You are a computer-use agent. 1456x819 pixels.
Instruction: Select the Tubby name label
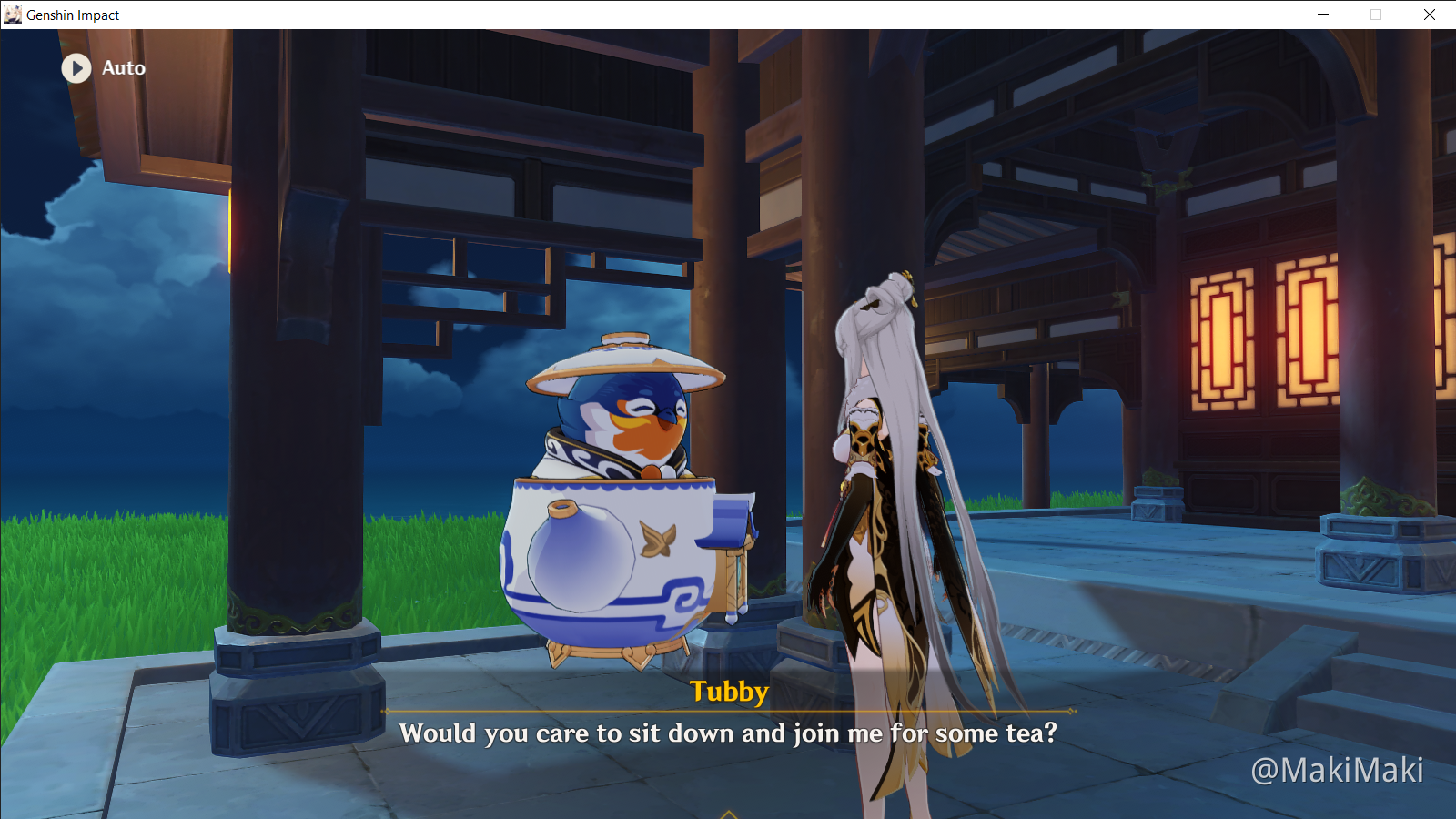point(728,692)
